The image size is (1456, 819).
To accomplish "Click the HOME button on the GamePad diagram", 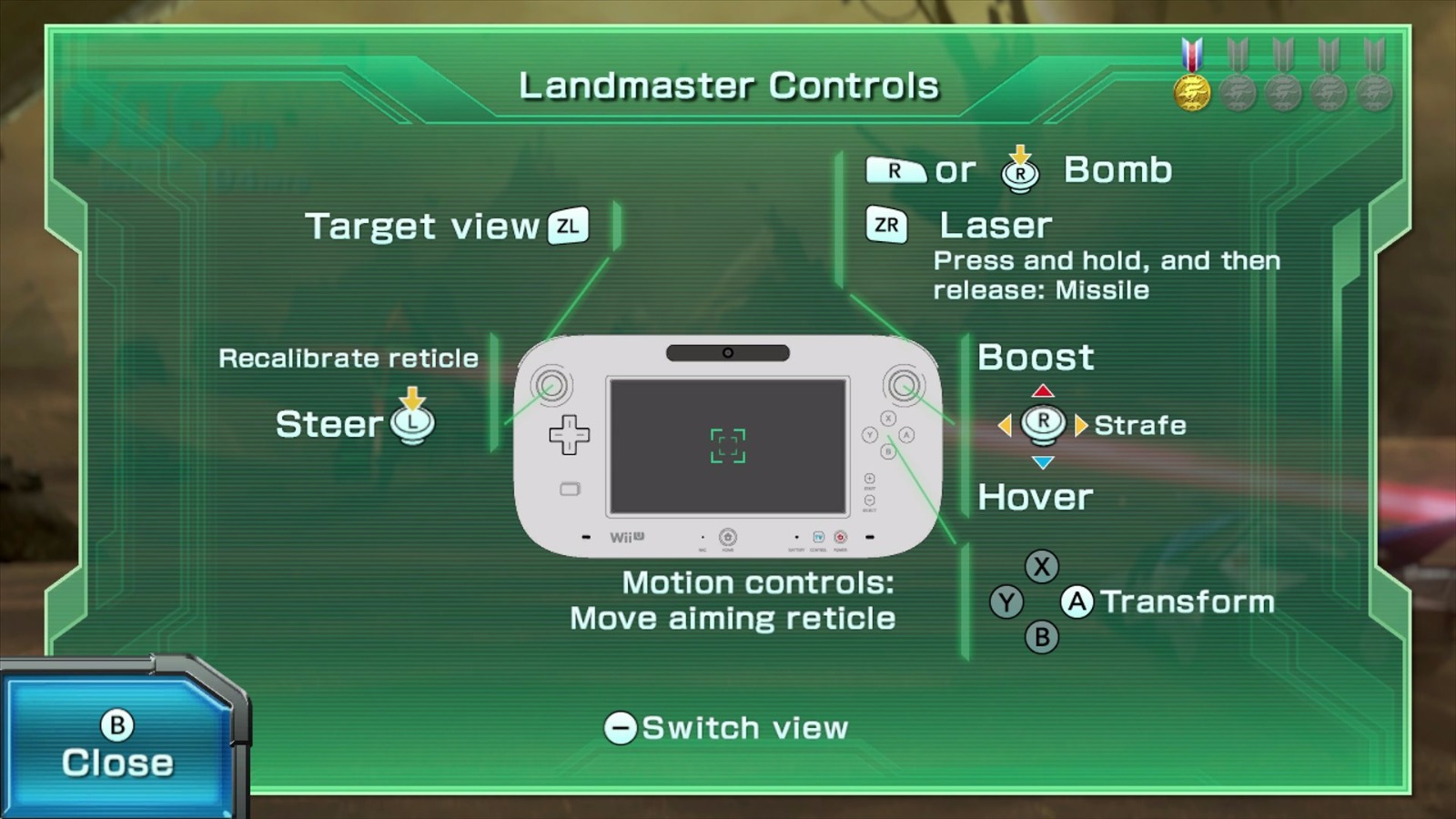I will click(729, 538).
